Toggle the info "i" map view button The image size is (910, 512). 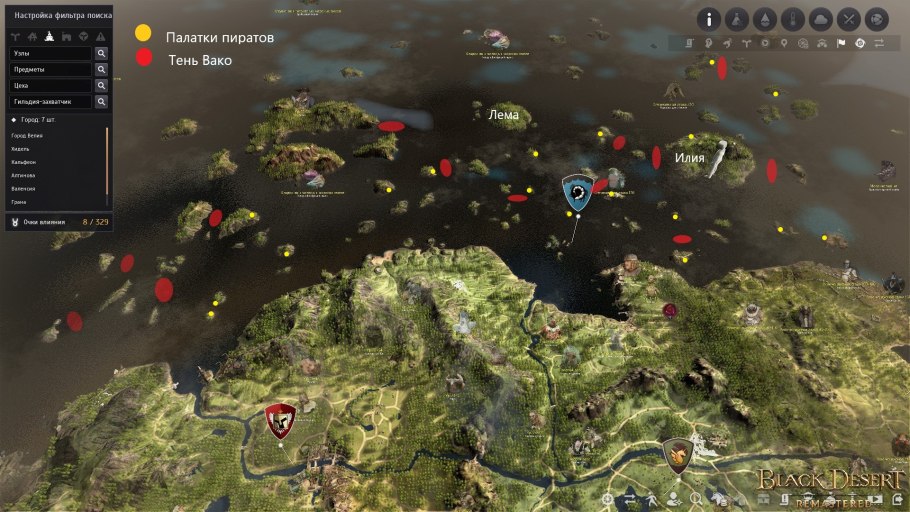[710, 19]
